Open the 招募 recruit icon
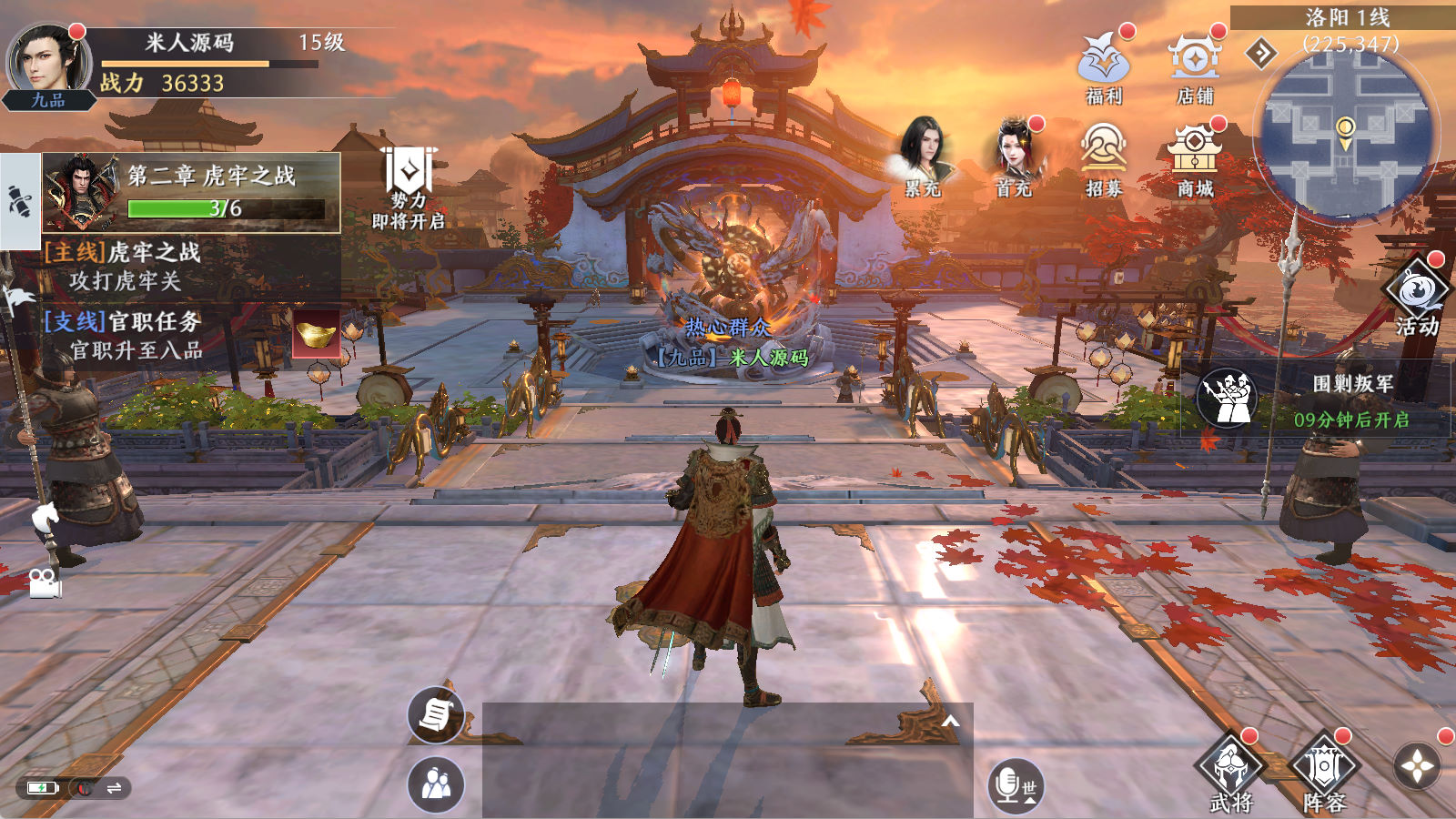Viewport: 1456px width, 819px height. tap(1104, 157)
